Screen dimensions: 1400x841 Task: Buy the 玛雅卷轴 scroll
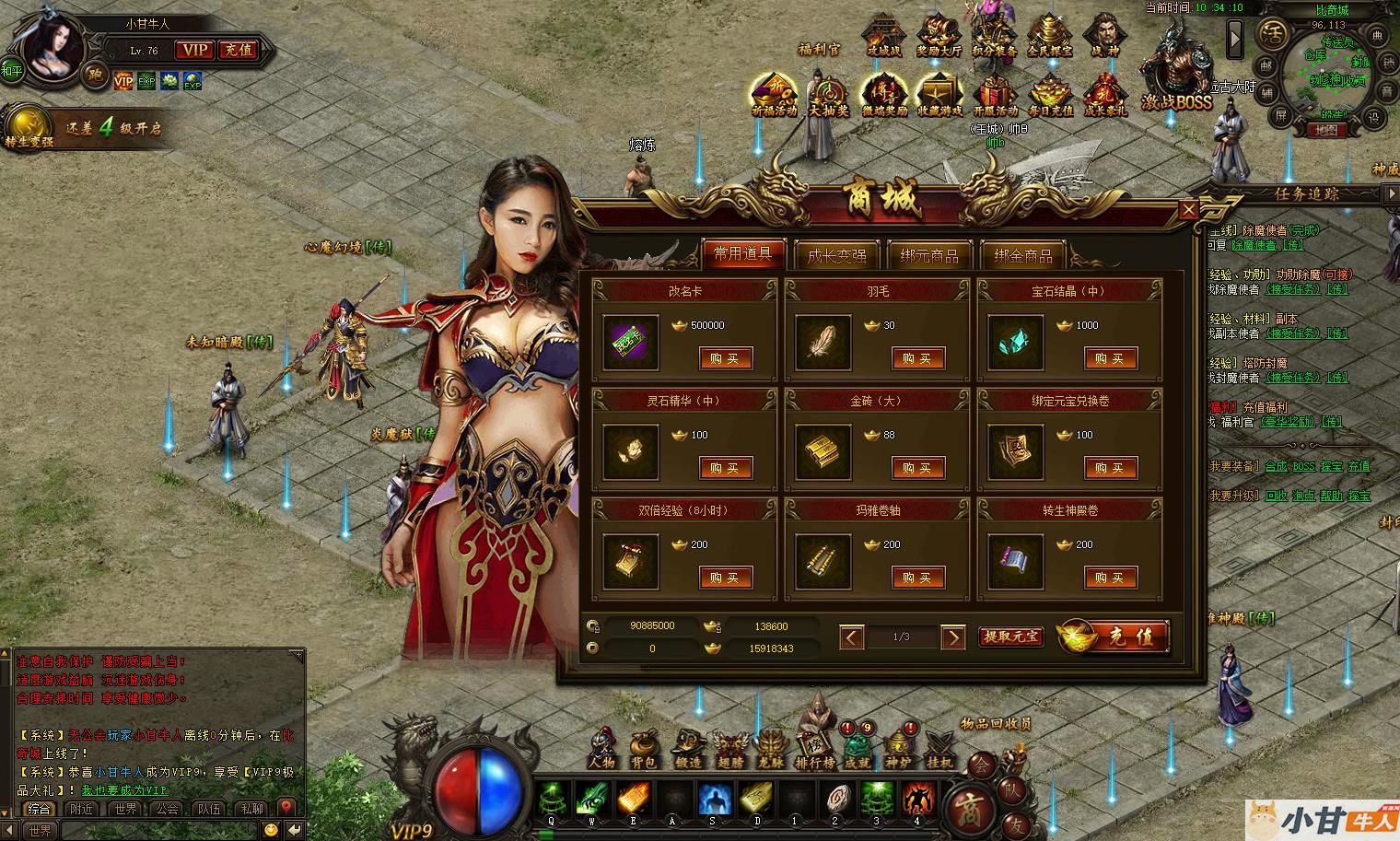point(917,578)
